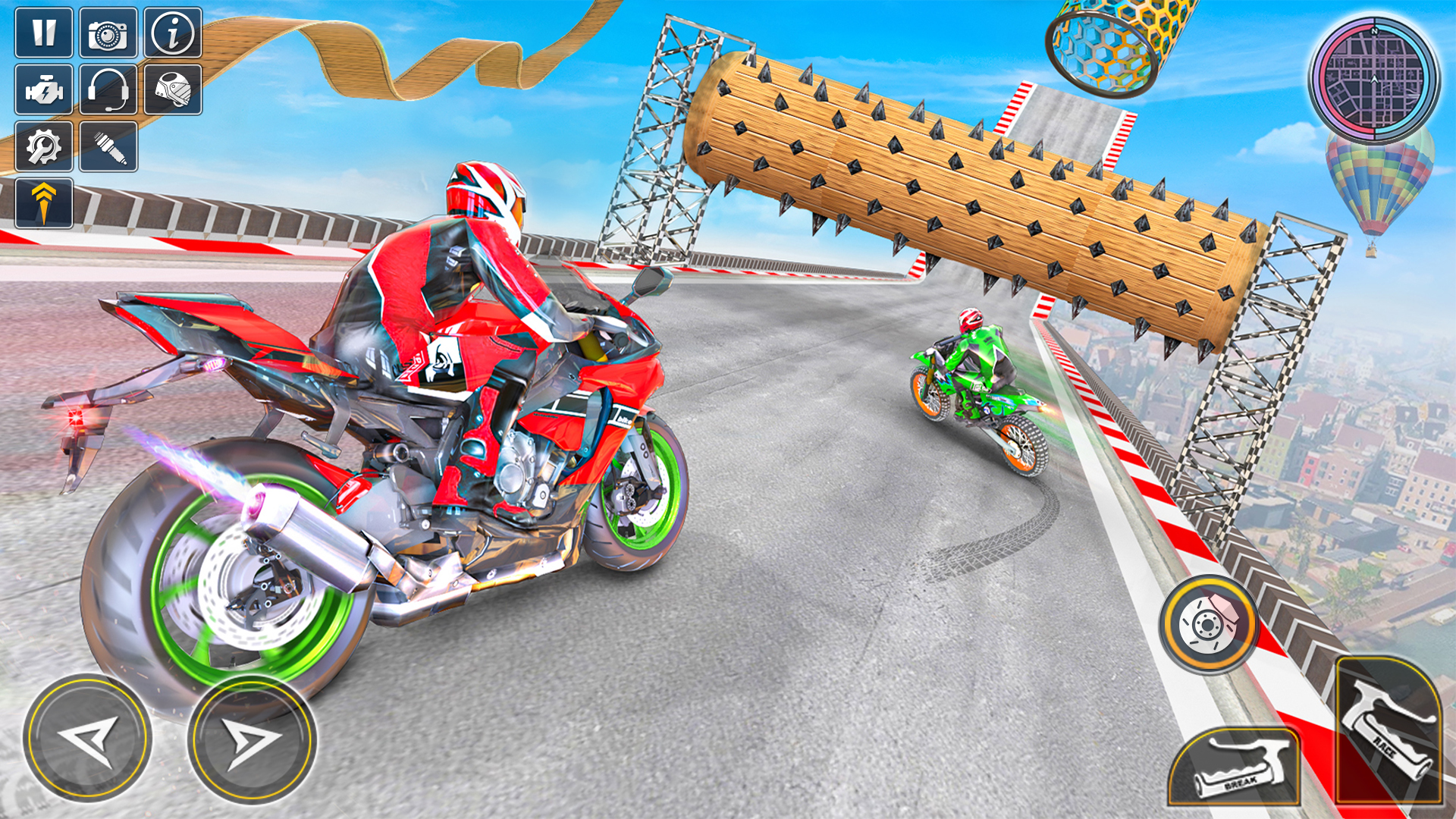Open the game info panel
Viewport: 1456px width, 819px height.
coord(171,34)
